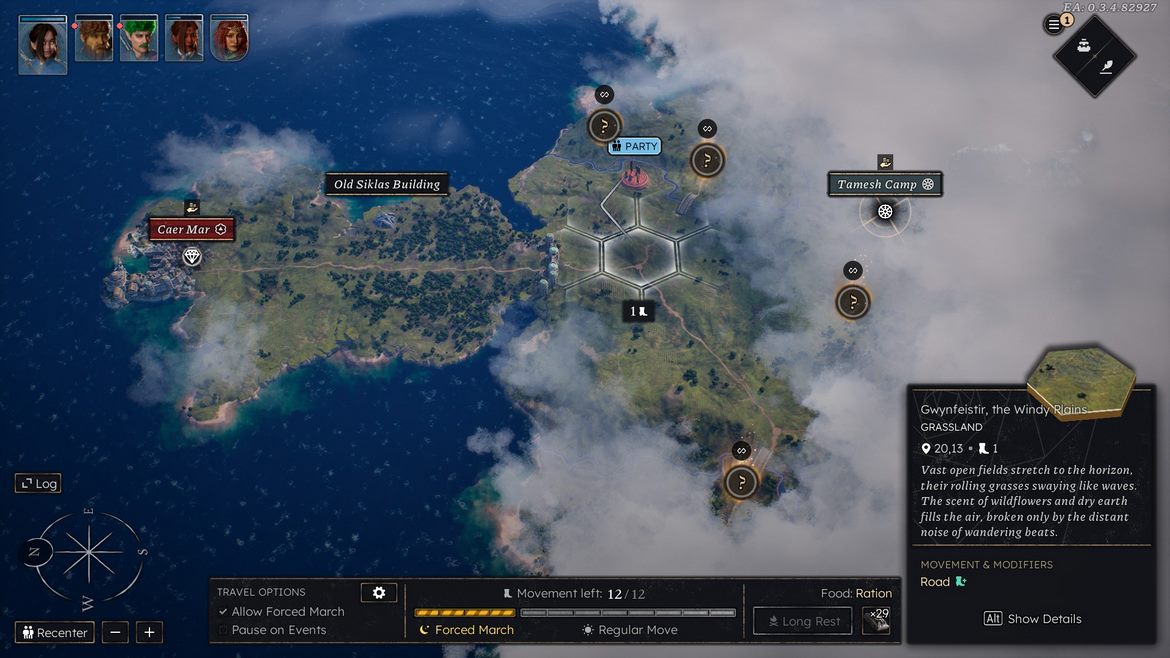Select the Caer Mar map marker

pyautogui.click(x=193, y=230)
